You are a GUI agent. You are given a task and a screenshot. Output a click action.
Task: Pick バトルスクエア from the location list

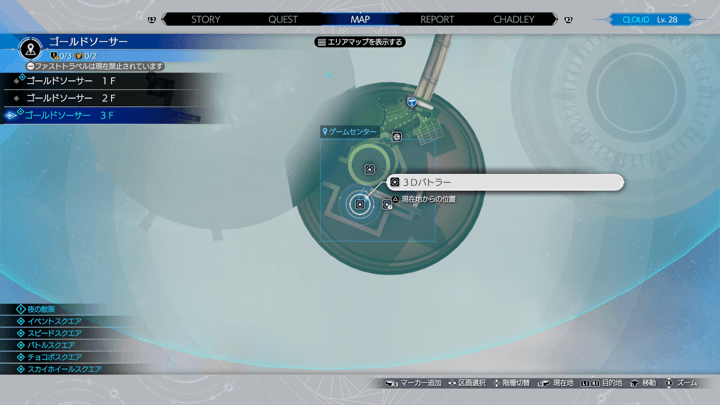coord(51,345)
